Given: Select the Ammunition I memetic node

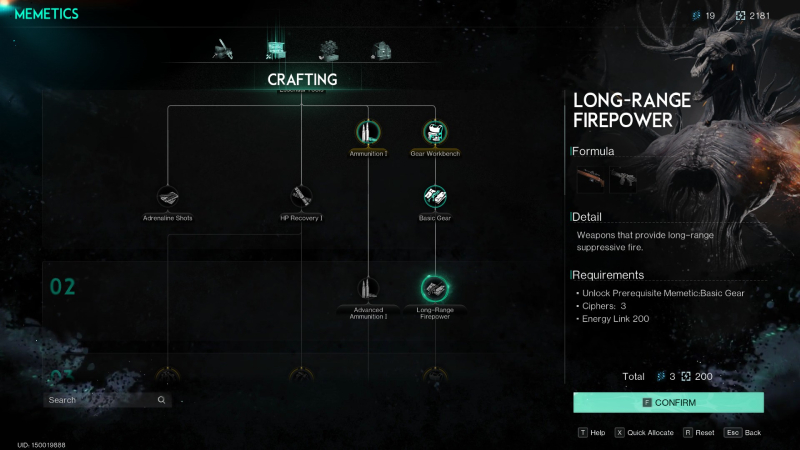Looking at the screenshot, I should (x=368, y=132).
